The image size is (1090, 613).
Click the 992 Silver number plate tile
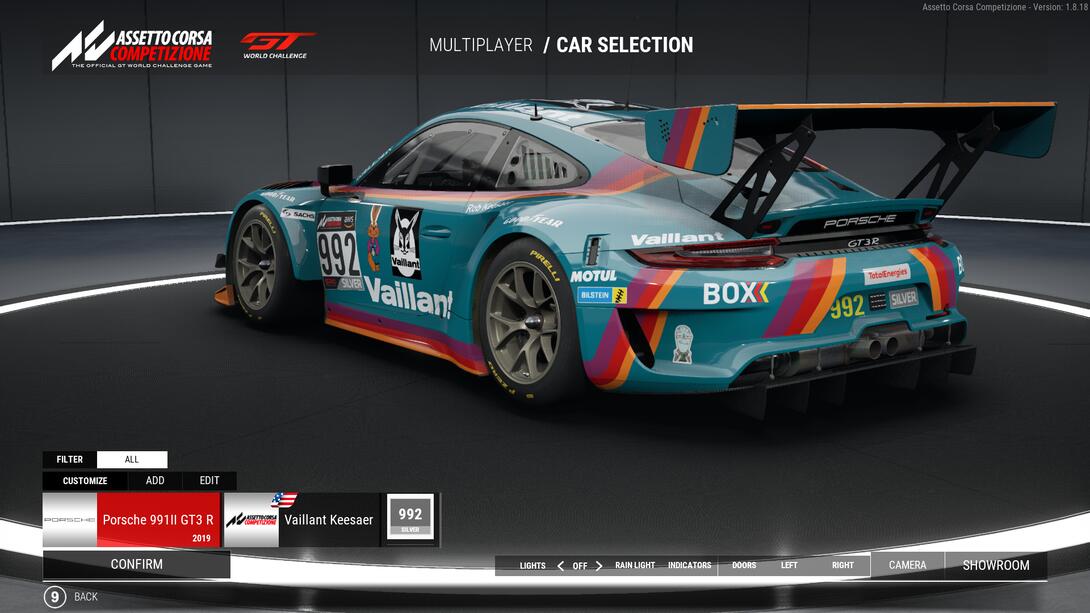coord(410,519)
